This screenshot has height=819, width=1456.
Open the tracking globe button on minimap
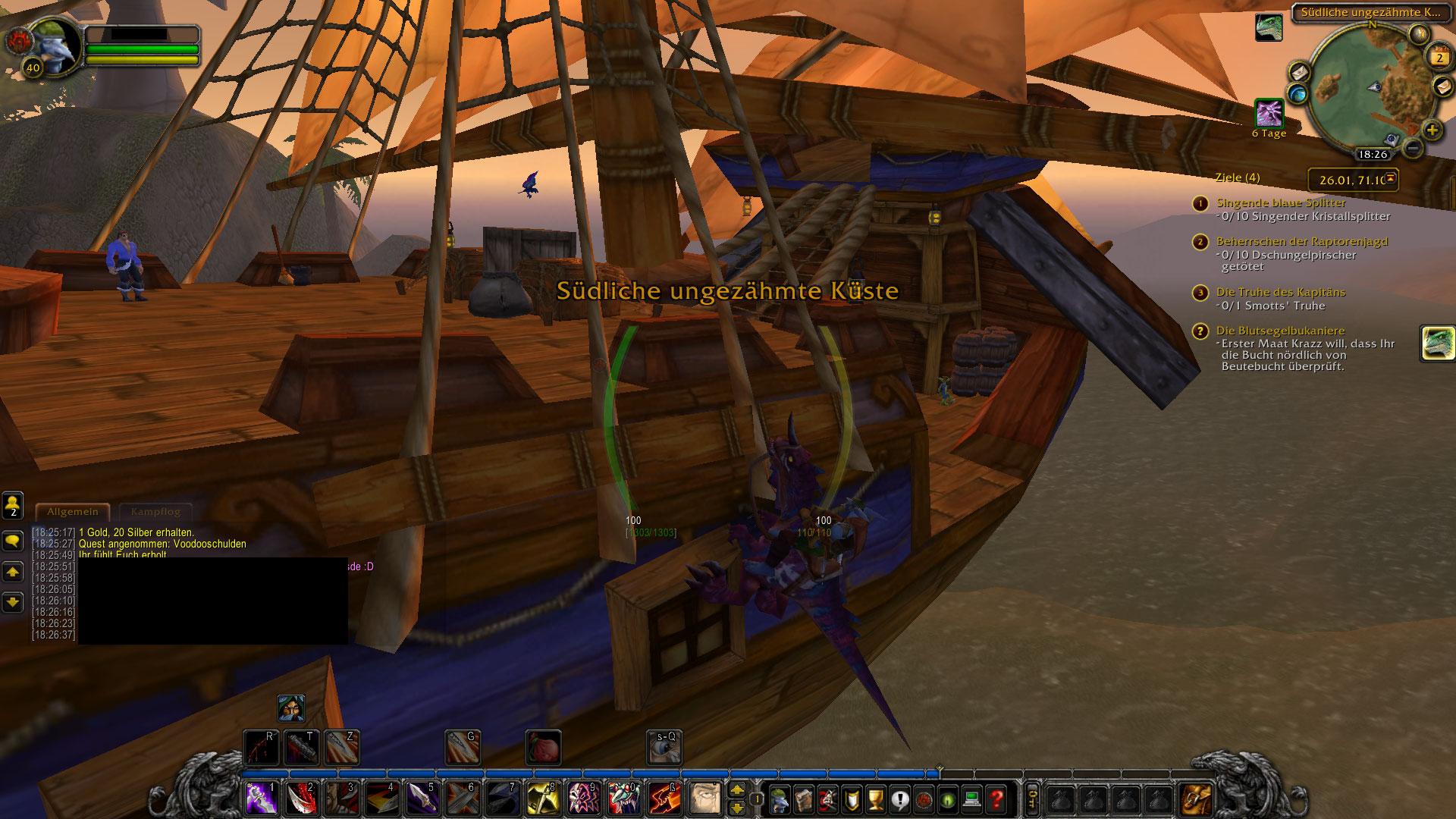(x=1299, y=93)
